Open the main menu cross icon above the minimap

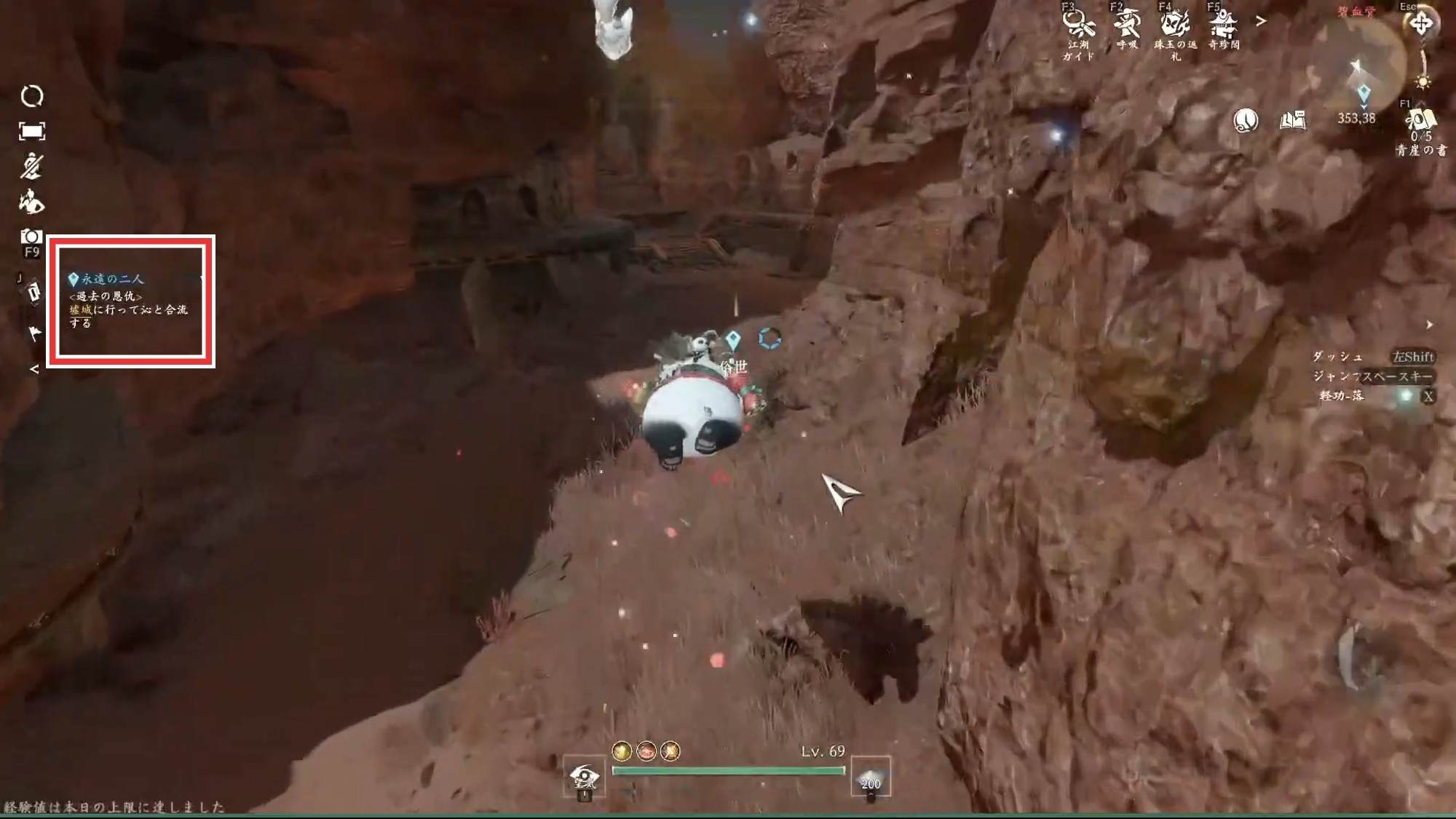point(1421,24)
